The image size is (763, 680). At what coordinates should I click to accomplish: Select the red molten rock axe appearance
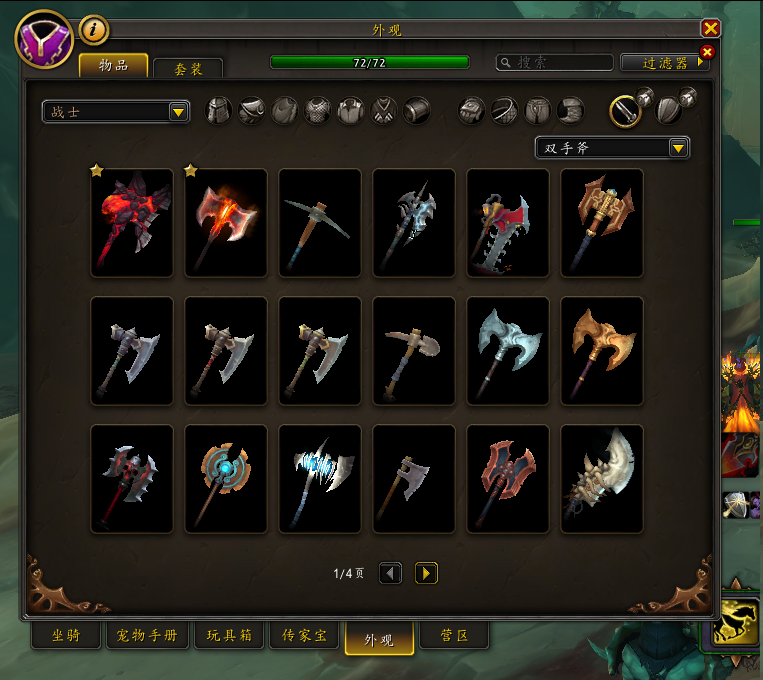[x=132, y=222]
